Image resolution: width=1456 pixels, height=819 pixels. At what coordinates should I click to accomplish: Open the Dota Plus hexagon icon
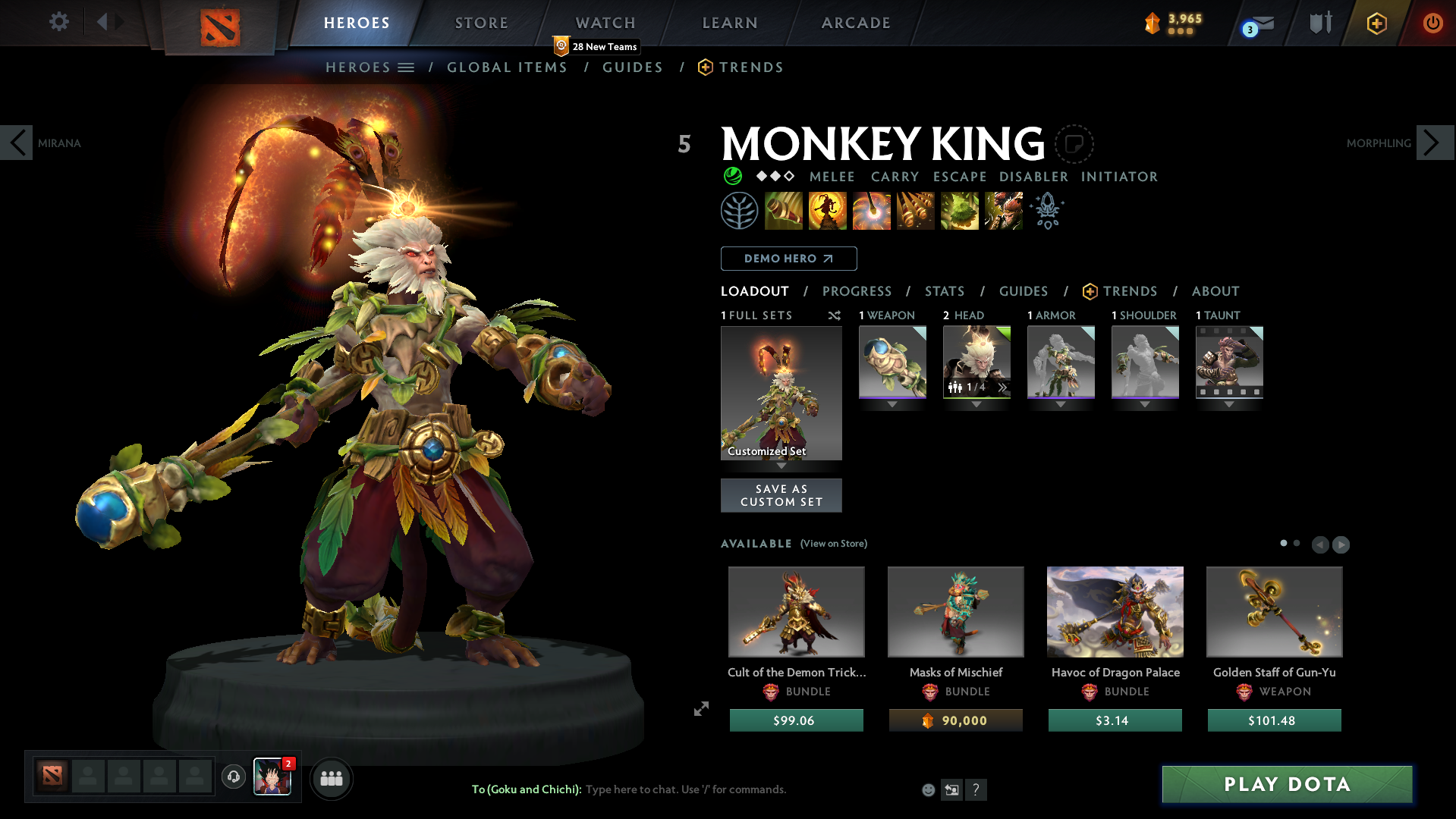click(x=1376, y=22)
